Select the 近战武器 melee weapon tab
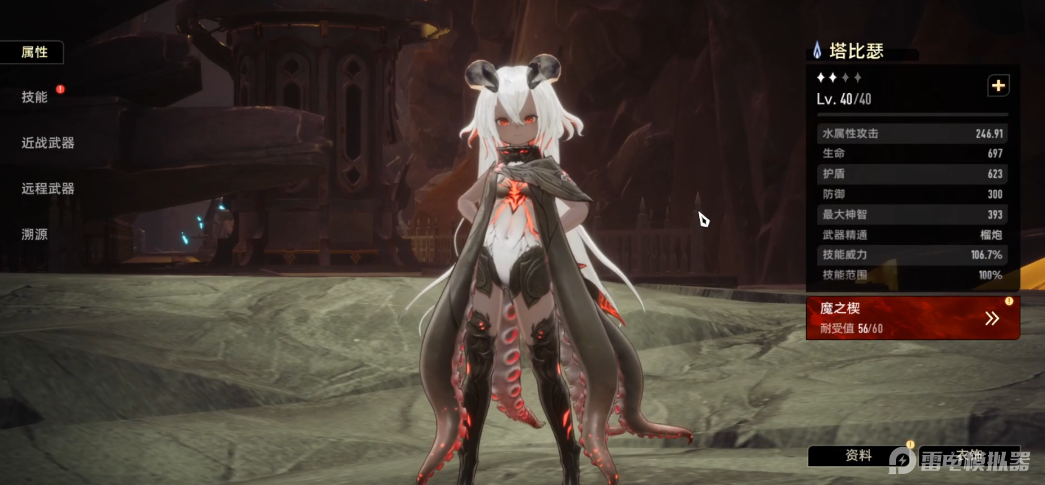 point(48,143)
